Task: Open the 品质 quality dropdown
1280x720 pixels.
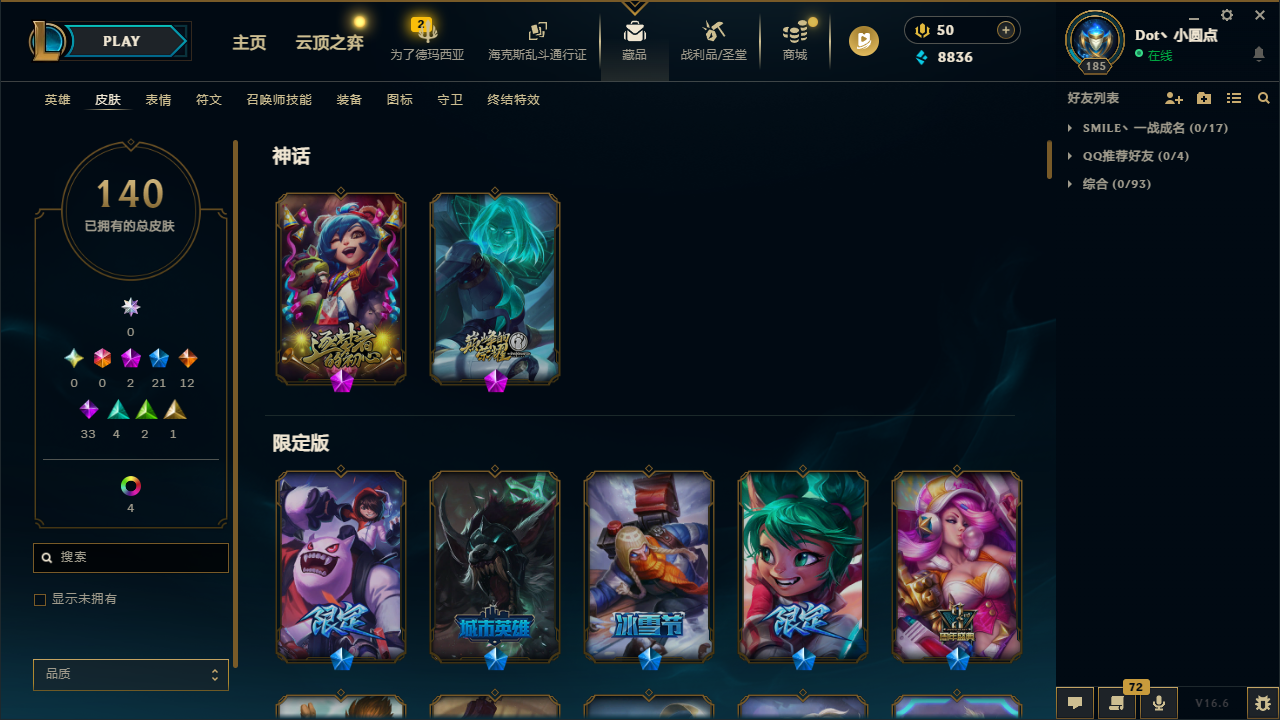Action: click(x=130, y=674)
